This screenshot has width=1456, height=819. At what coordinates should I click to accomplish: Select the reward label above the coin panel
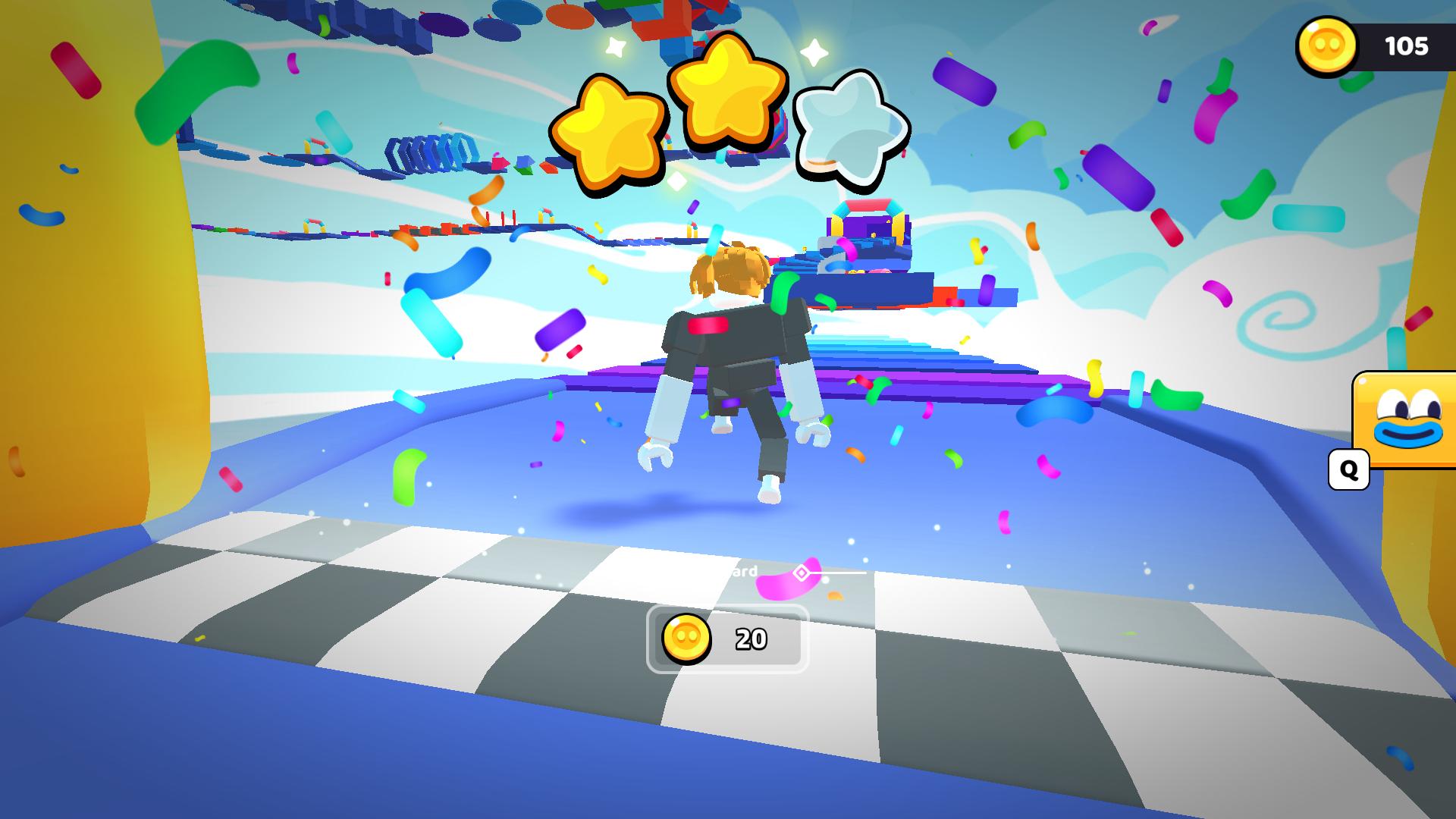point(739,573)
